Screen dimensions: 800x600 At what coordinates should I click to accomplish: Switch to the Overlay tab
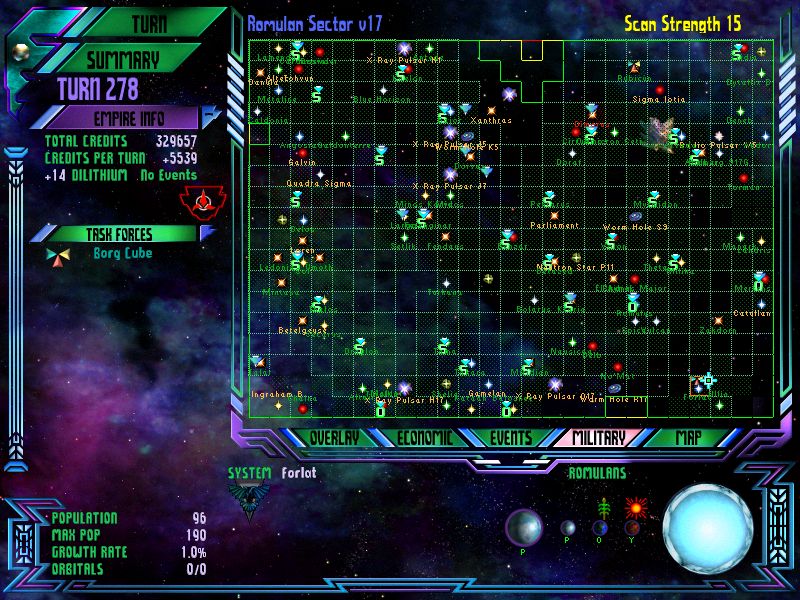[334, 438]
